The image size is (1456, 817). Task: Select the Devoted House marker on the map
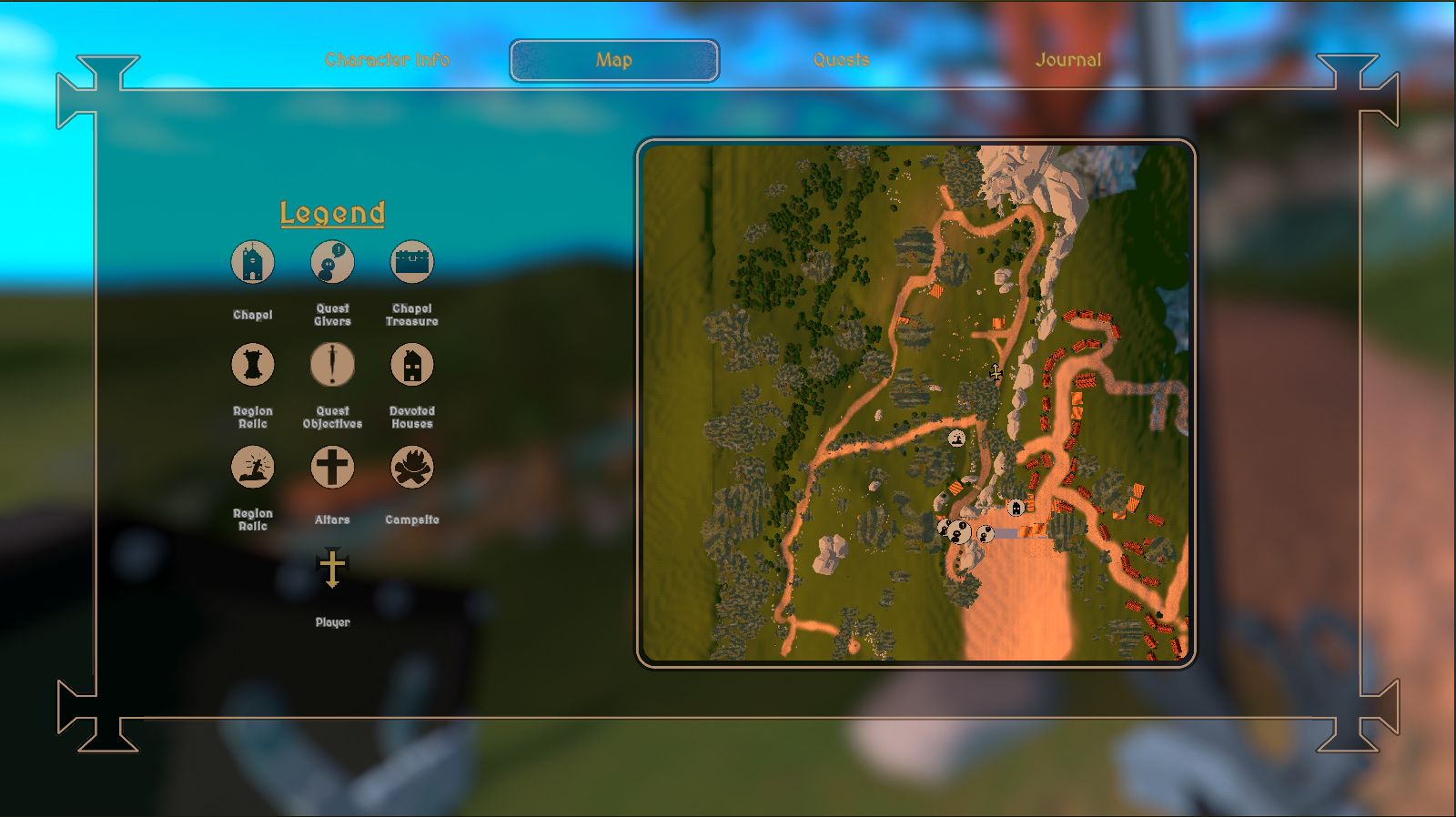[1016, 507]
